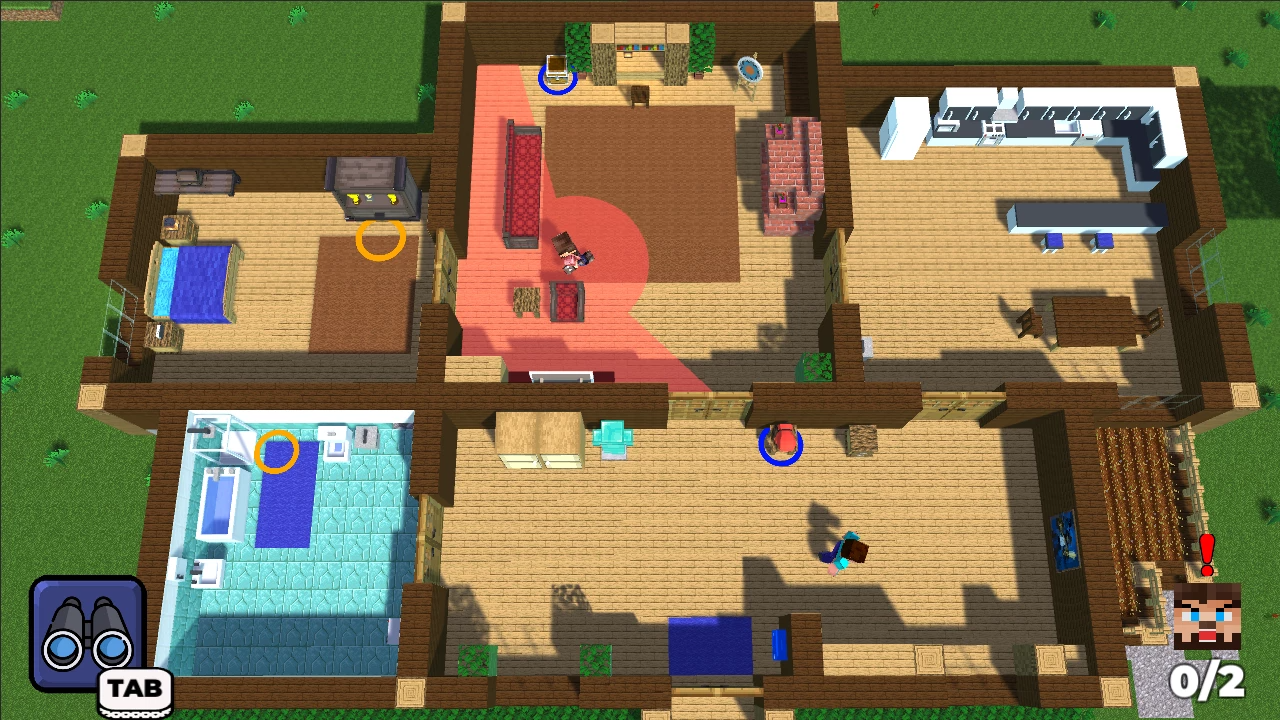The height and width of the screenshot is (720, 1280).
Task: Toggle the orange circle marker in the bathroom
Action: [278, 452]
